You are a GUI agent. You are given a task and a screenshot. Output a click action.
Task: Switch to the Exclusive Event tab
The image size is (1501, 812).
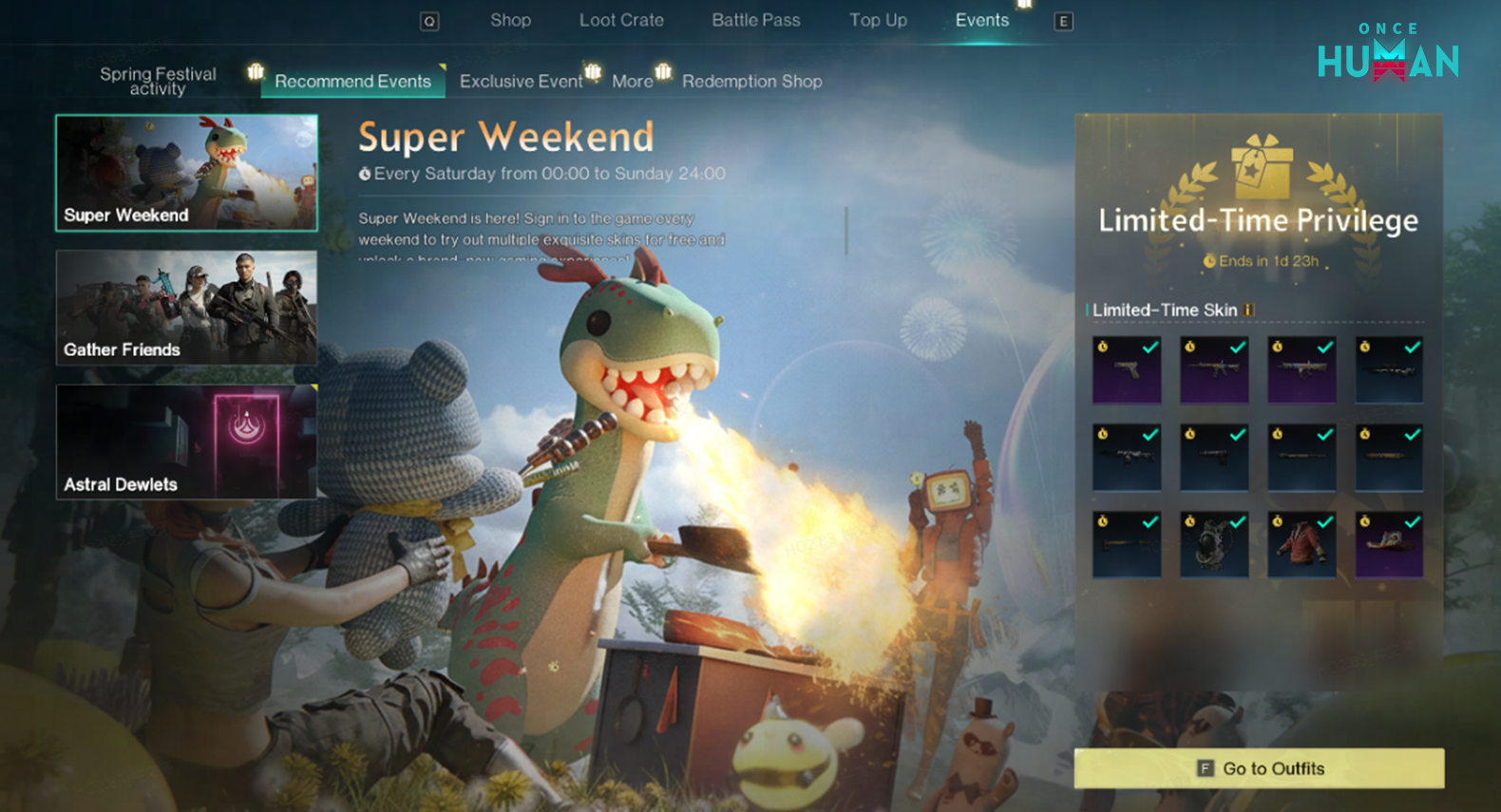tap(521, 82)
